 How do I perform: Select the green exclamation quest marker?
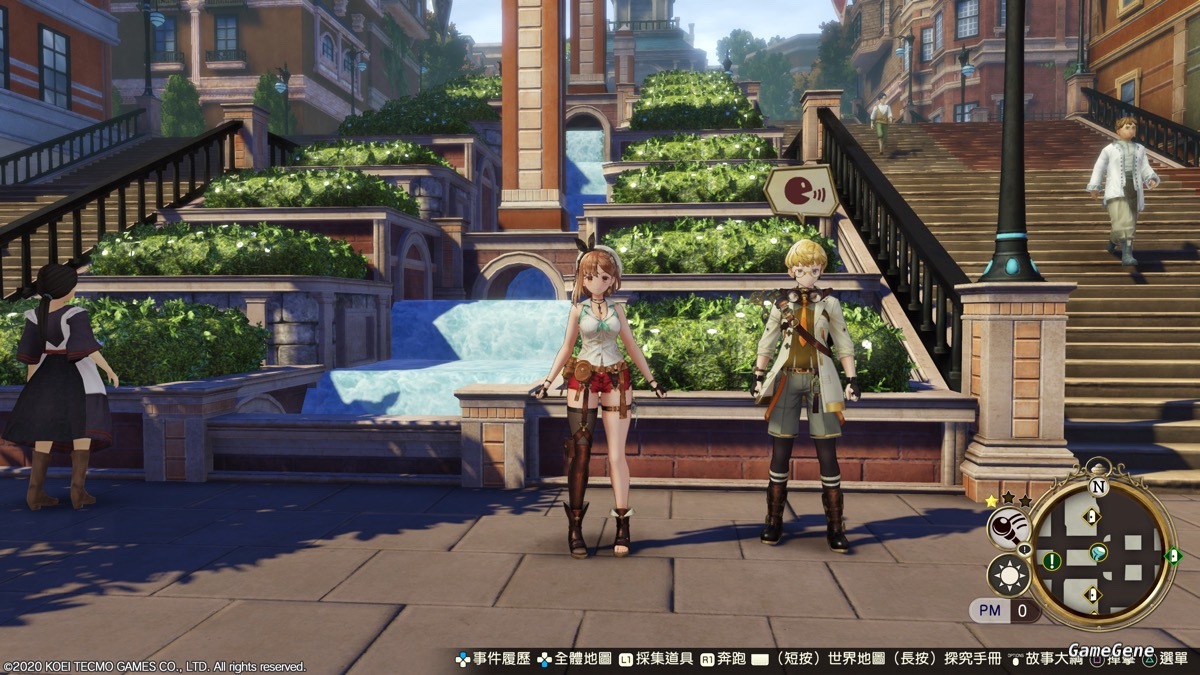(x=1052, y=561)
